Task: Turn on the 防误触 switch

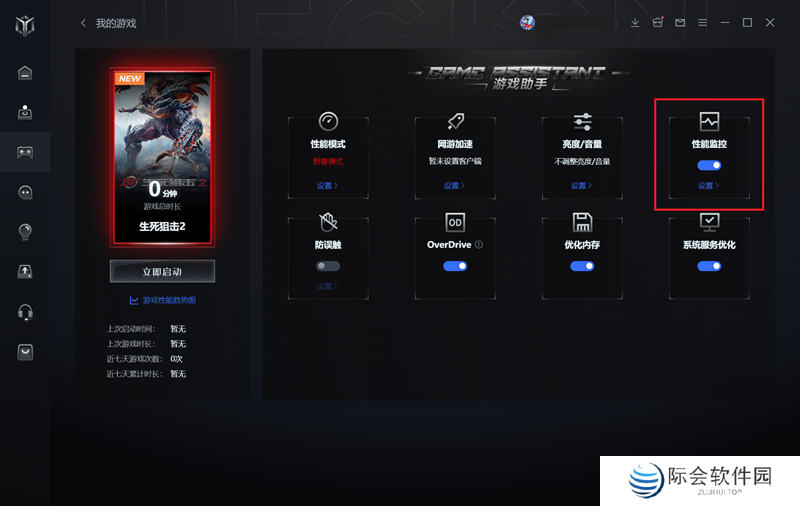Action: [328, 266]
